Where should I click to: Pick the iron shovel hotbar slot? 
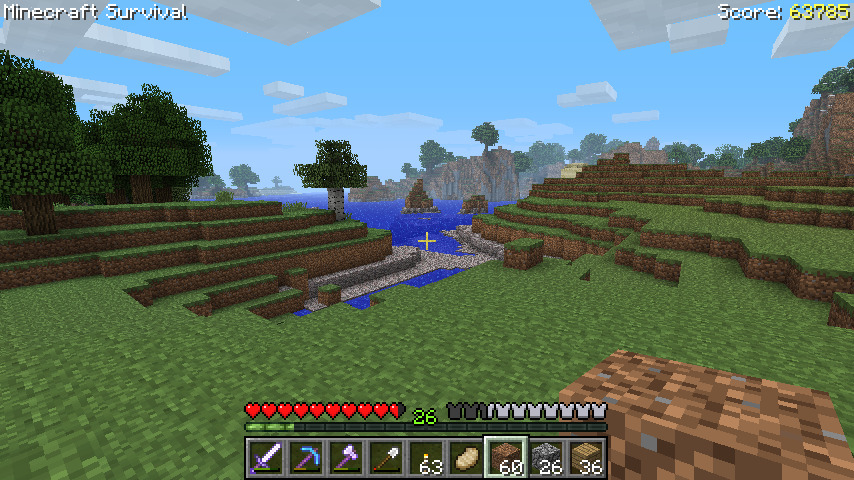pyautogui.click(x=386, y=457)
